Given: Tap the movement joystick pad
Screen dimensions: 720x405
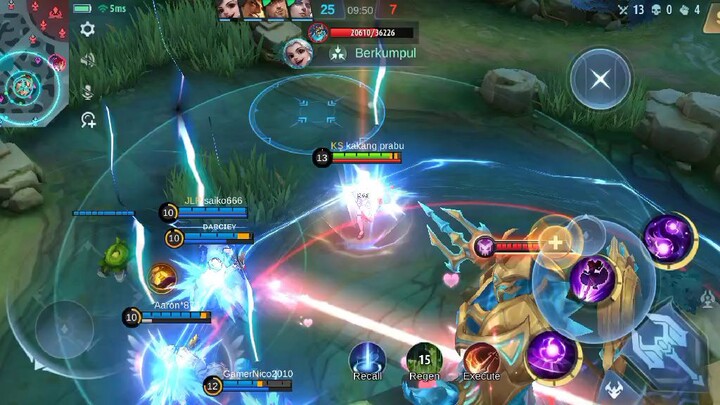Looking at the screenshot, I should tap(65, 328).
